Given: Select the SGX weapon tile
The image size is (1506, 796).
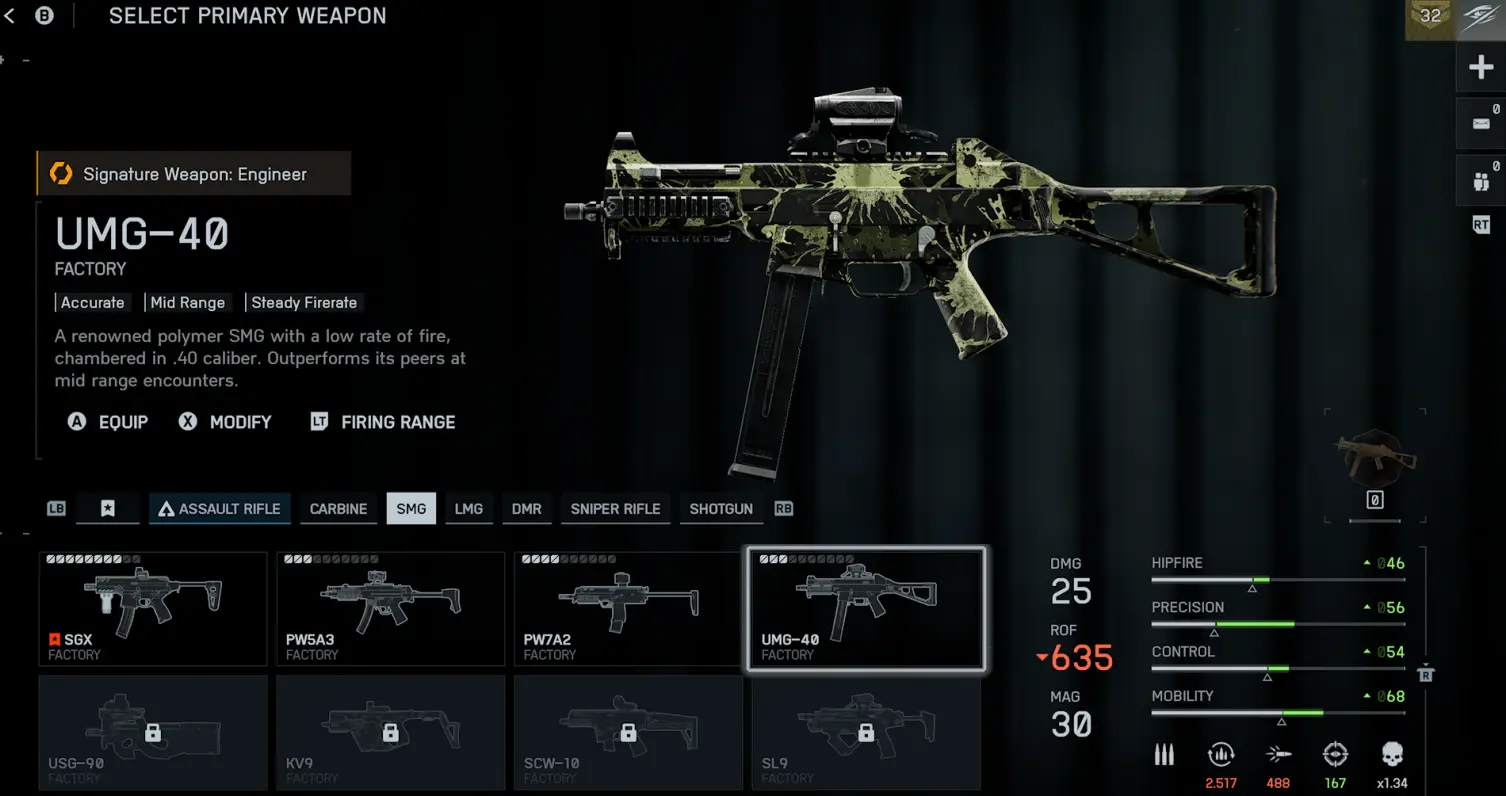Looking at the screenshot, I should (x=153, y=609).
